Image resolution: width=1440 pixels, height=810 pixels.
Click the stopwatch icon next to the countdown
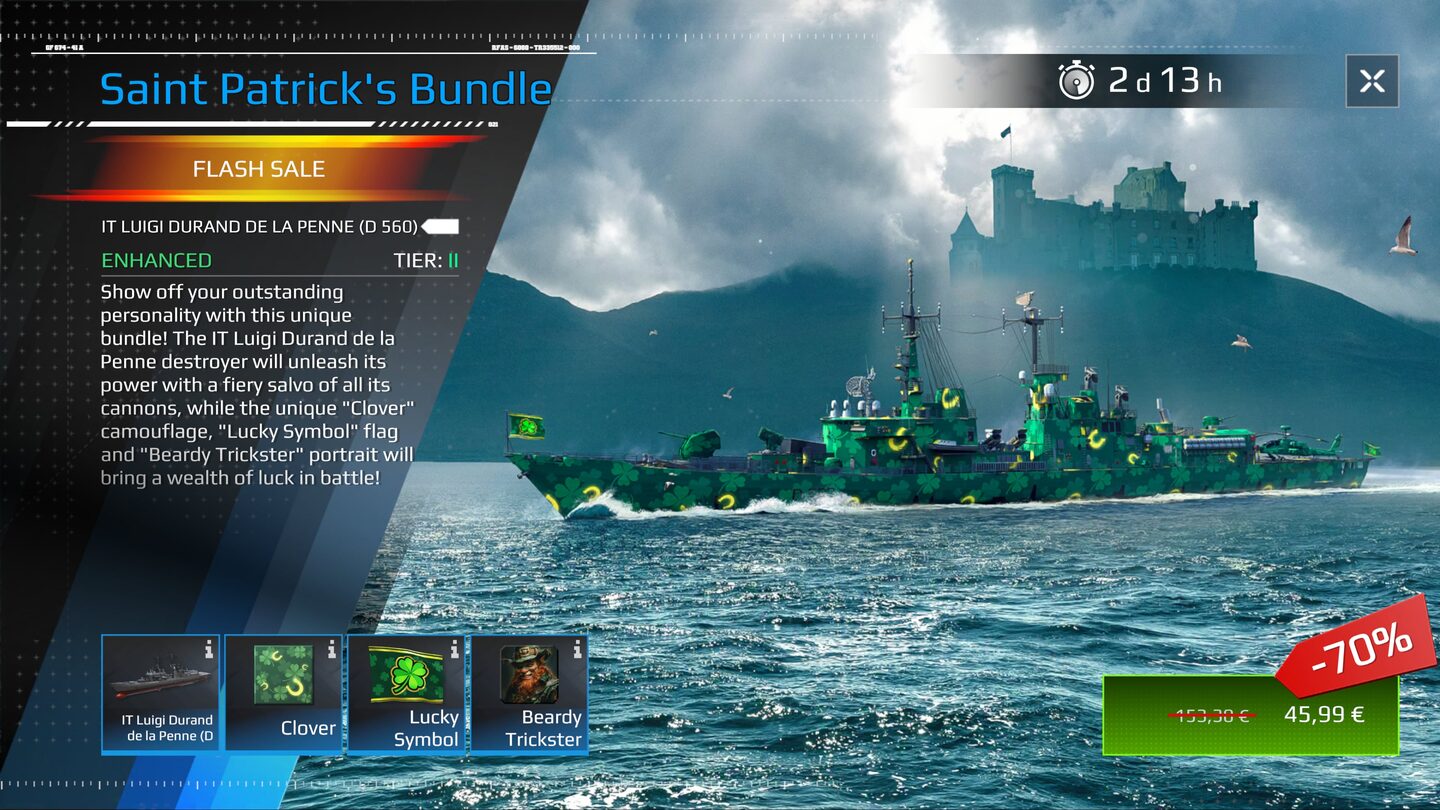(1077, 81)
